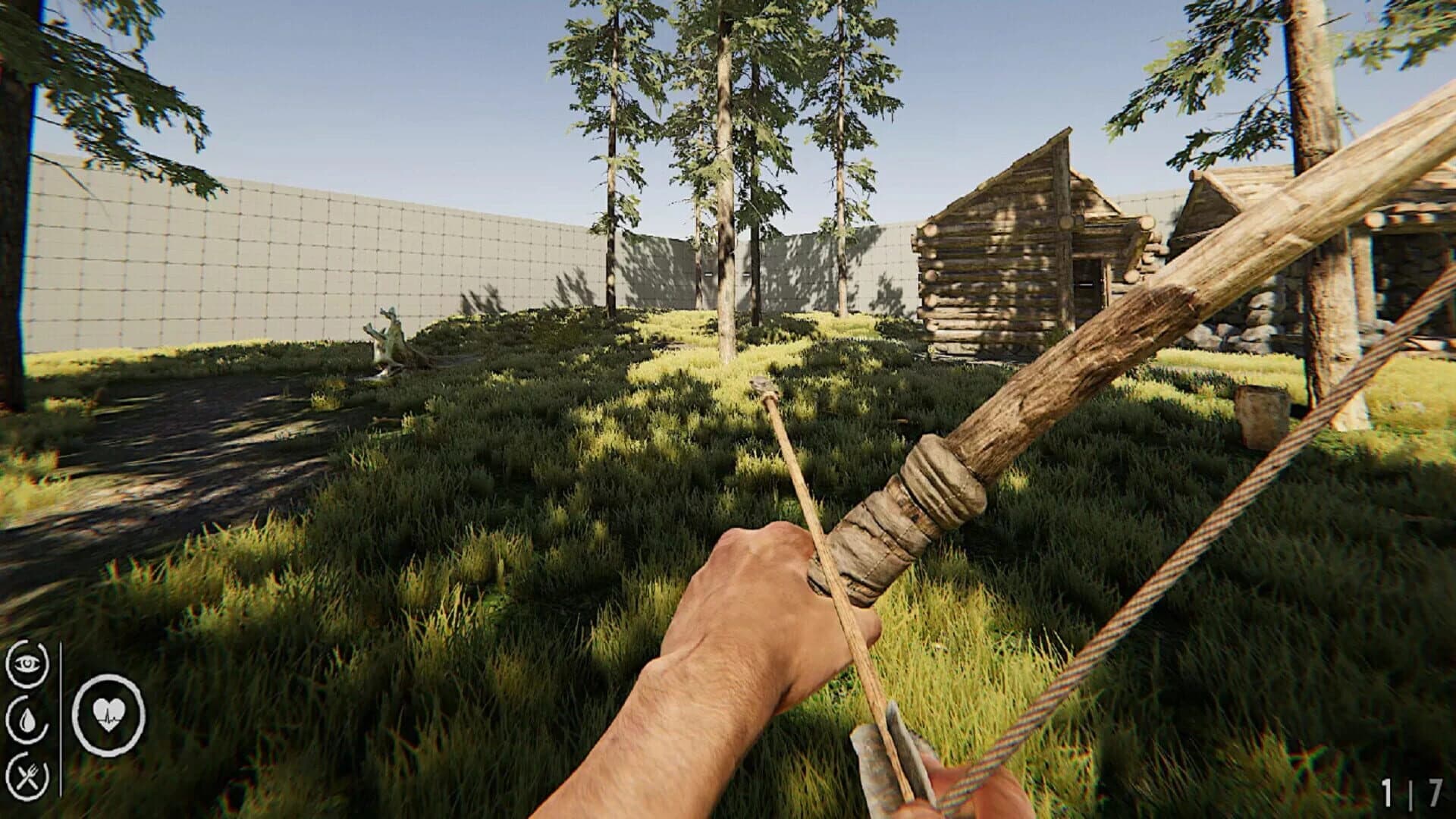
Task: Select the water drop thirst icon
Action: 28,720
